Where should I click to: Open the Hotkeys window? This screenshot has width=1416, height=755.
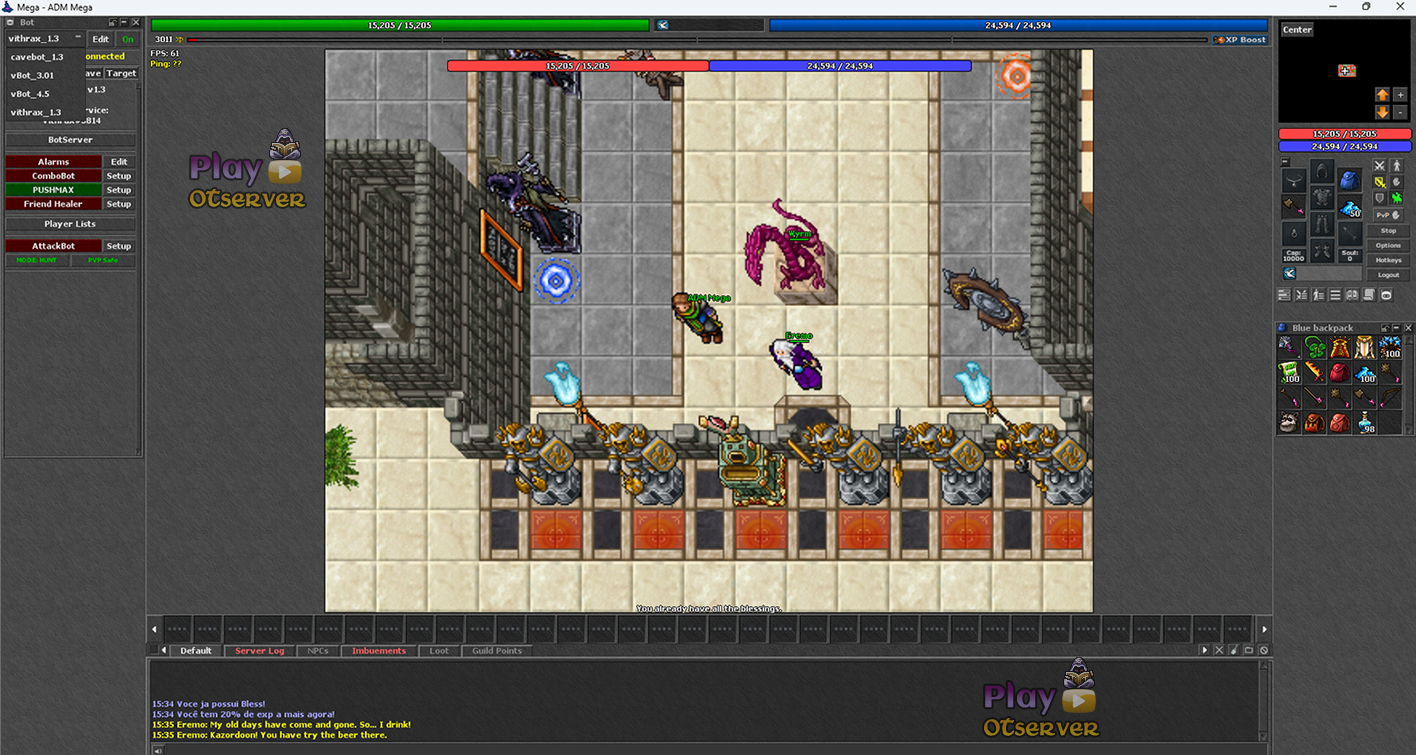(1388, 260)
